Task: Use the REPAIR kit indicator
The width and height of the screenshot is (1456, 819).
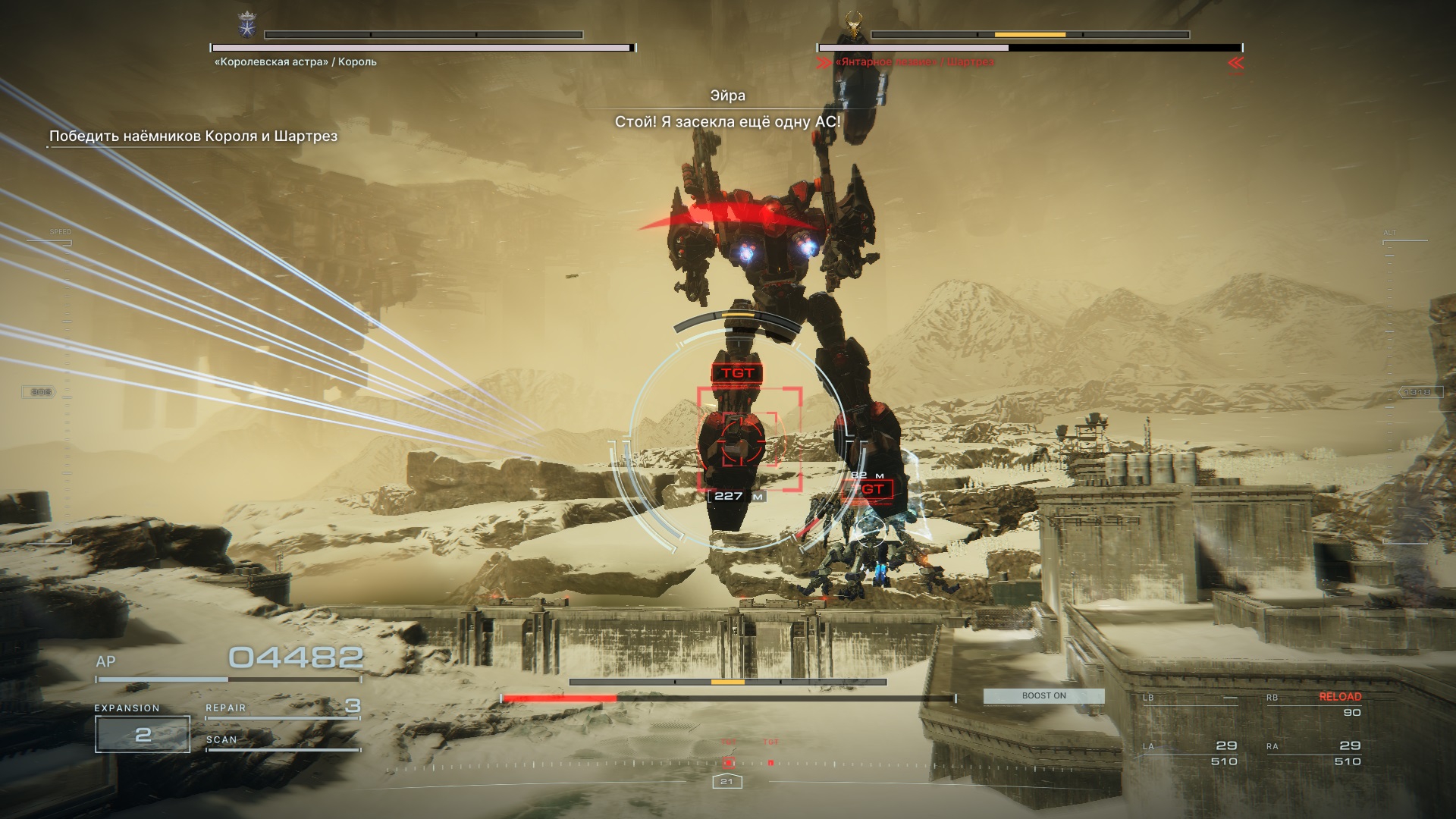Action: [282, 708]
